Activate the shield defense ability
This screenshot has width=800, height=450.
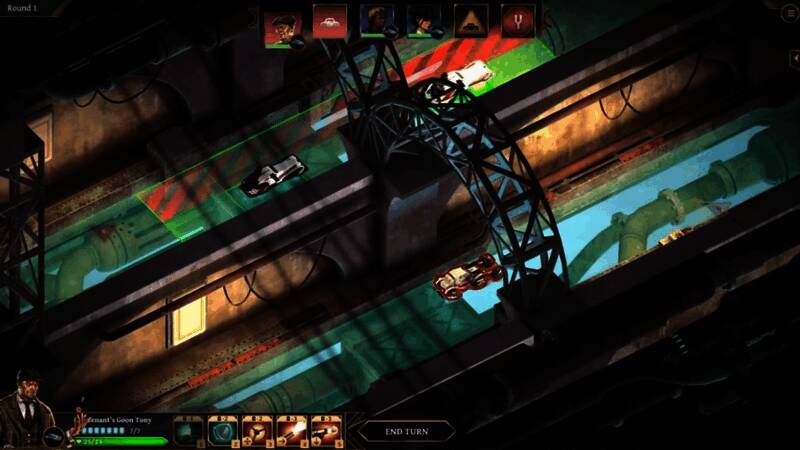click(221, 431)
